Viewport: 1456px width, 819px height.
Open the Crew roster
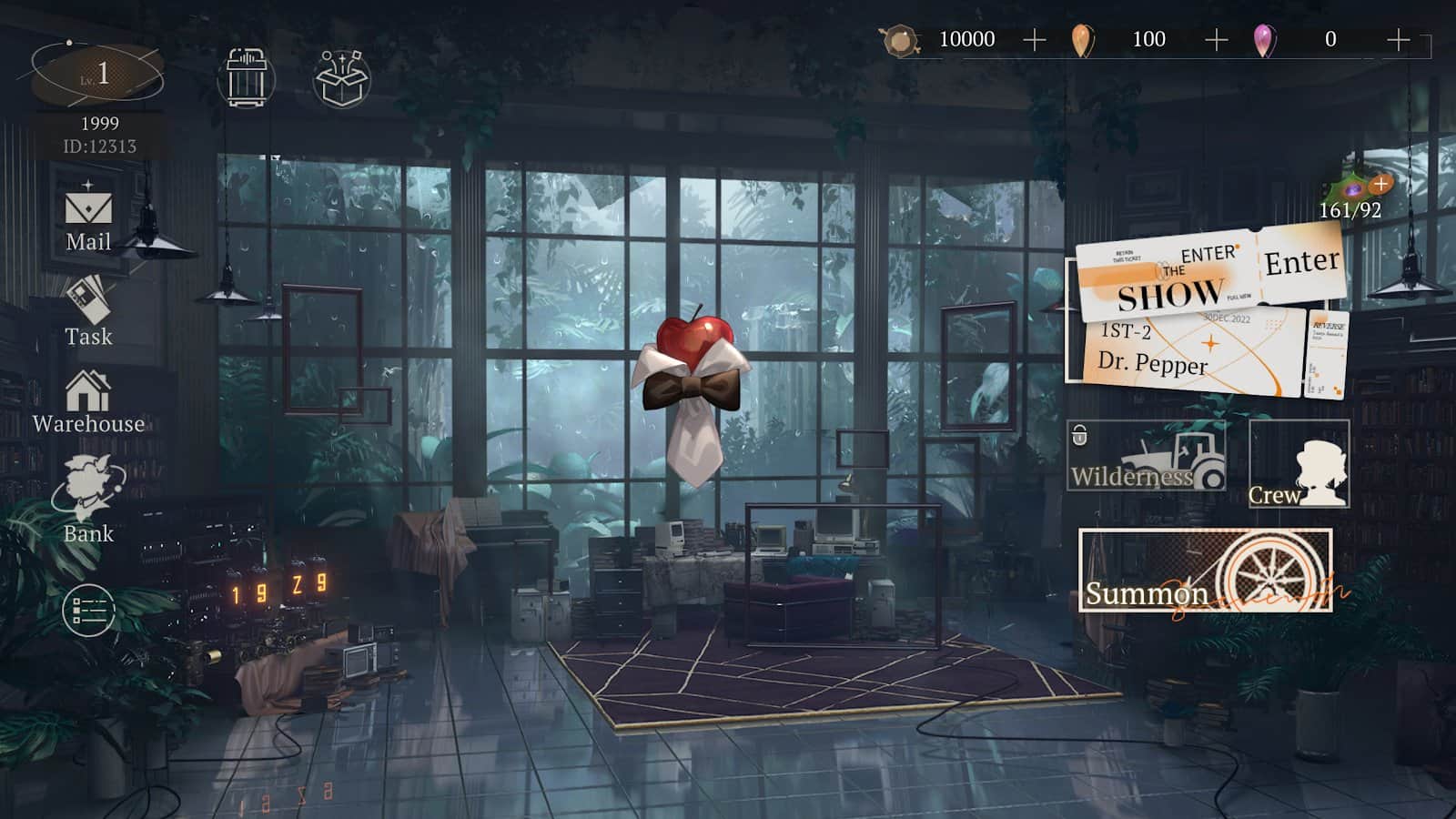click(1299, 464)
